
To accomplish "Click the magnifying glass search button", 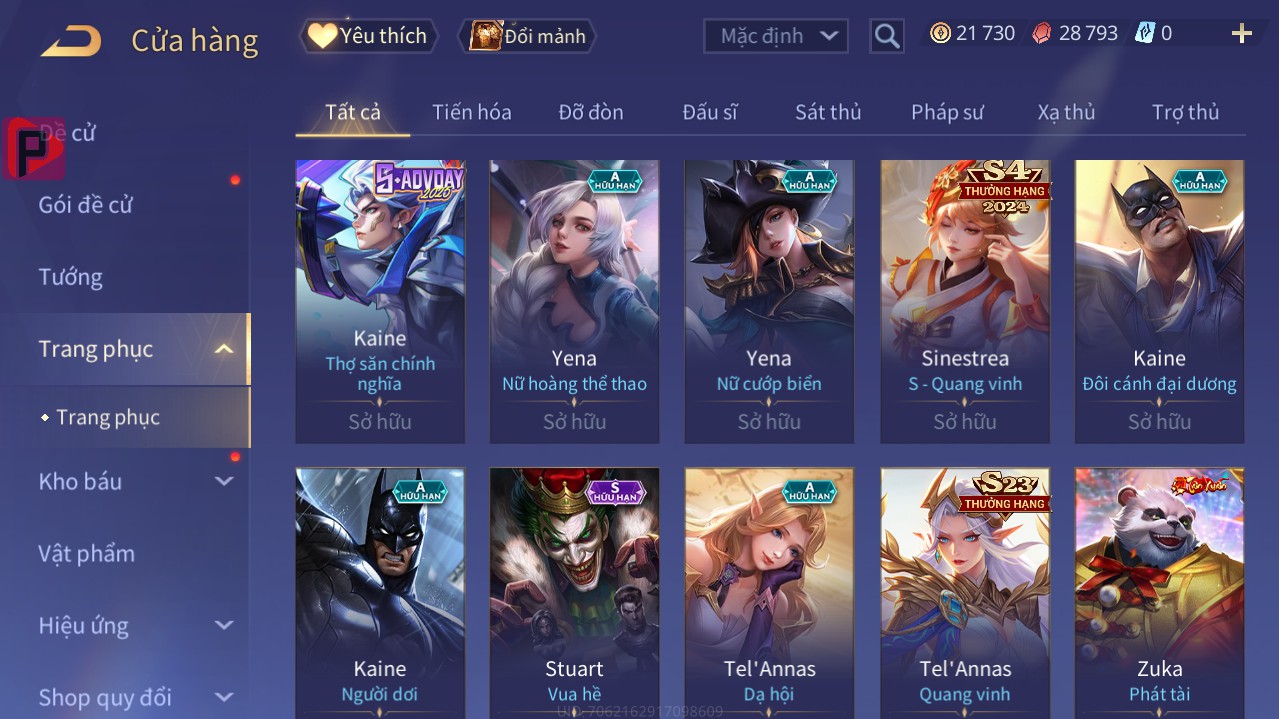I will tap(887, 36).
